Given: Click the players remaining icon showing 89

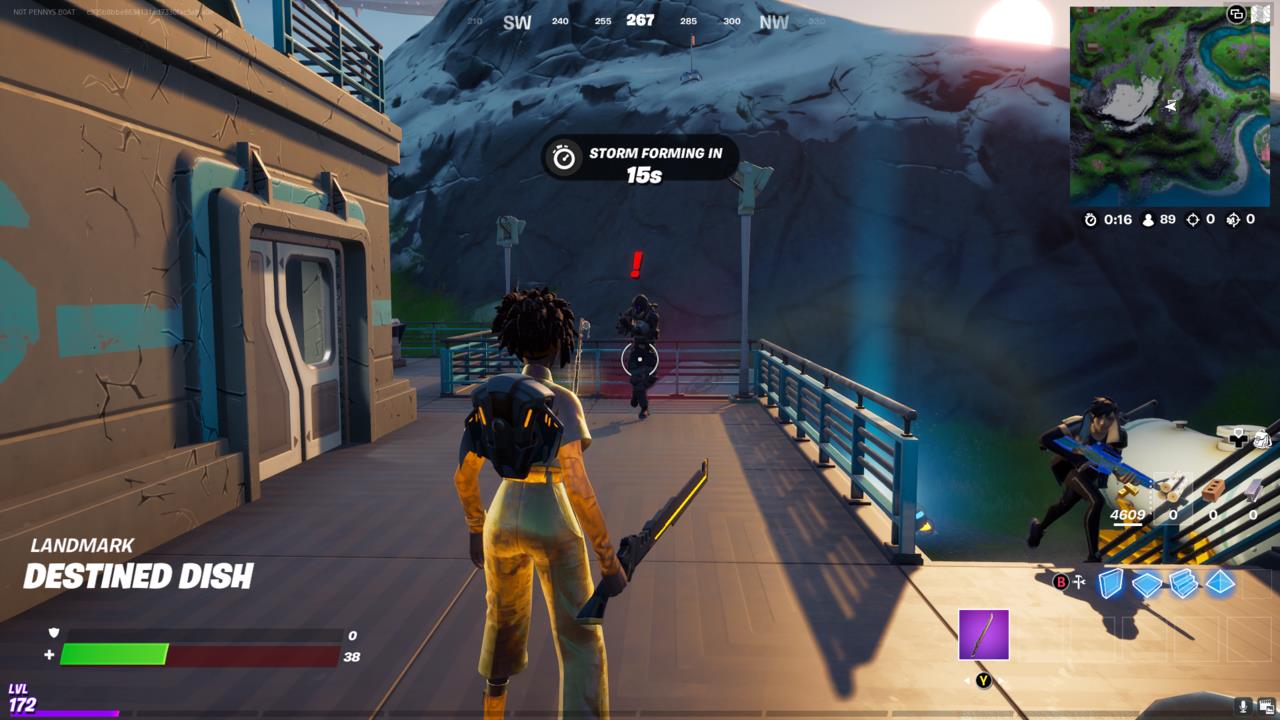Looking at the screenshot, I should 1148,220.
